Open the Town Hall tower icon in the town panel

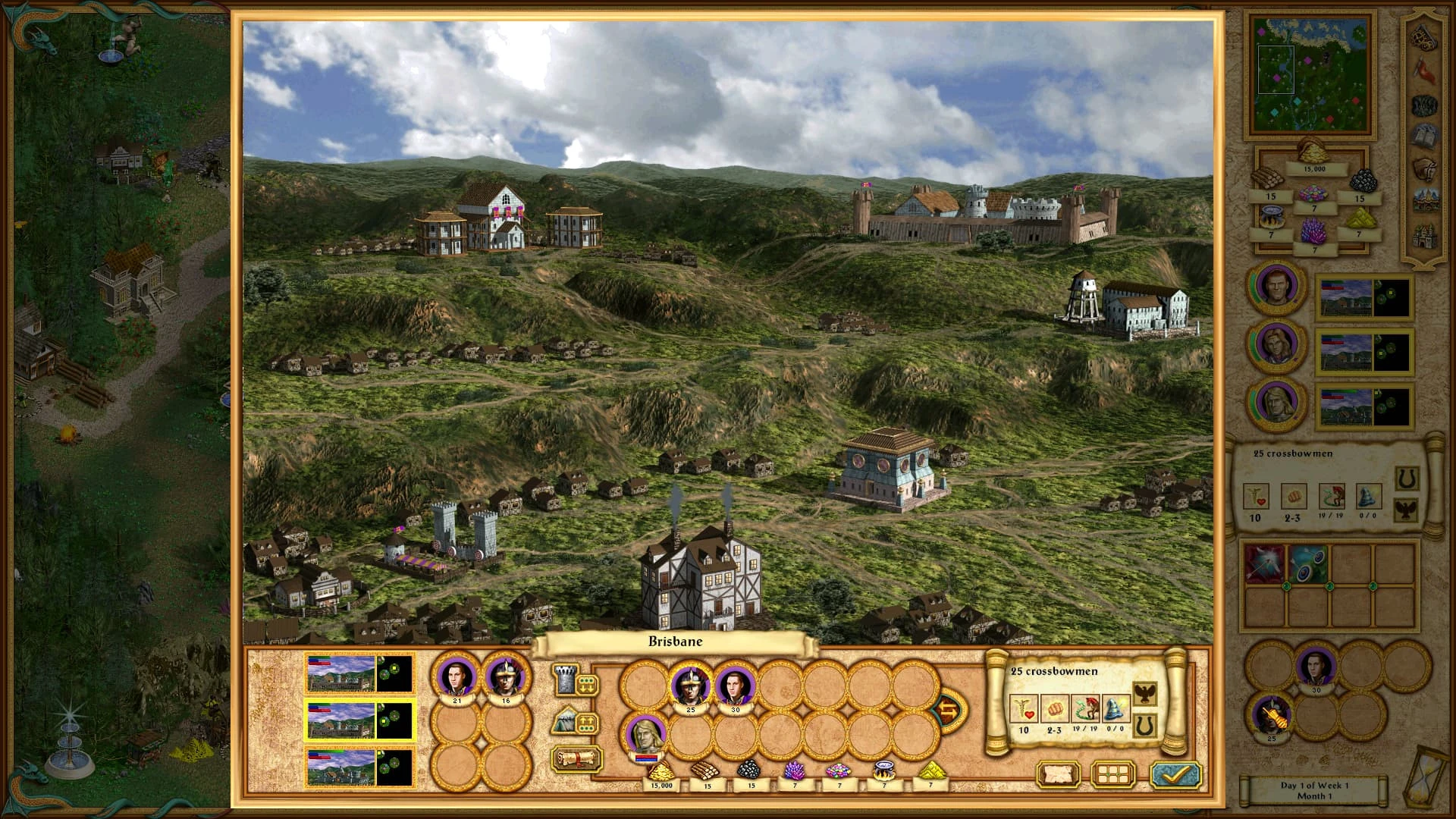pos(565,682)
